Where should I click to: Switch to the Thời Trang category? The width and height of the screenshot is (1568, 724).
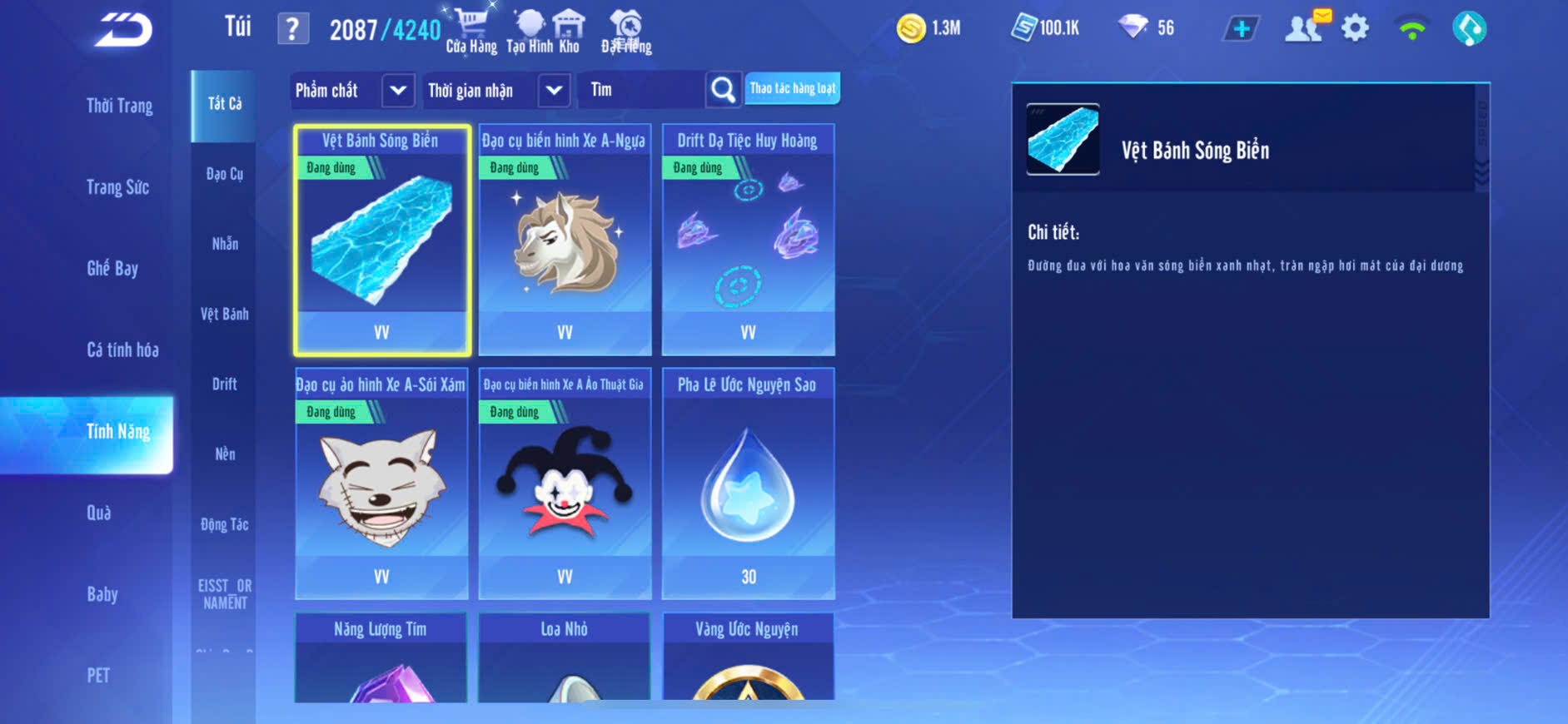click(119, 106)
